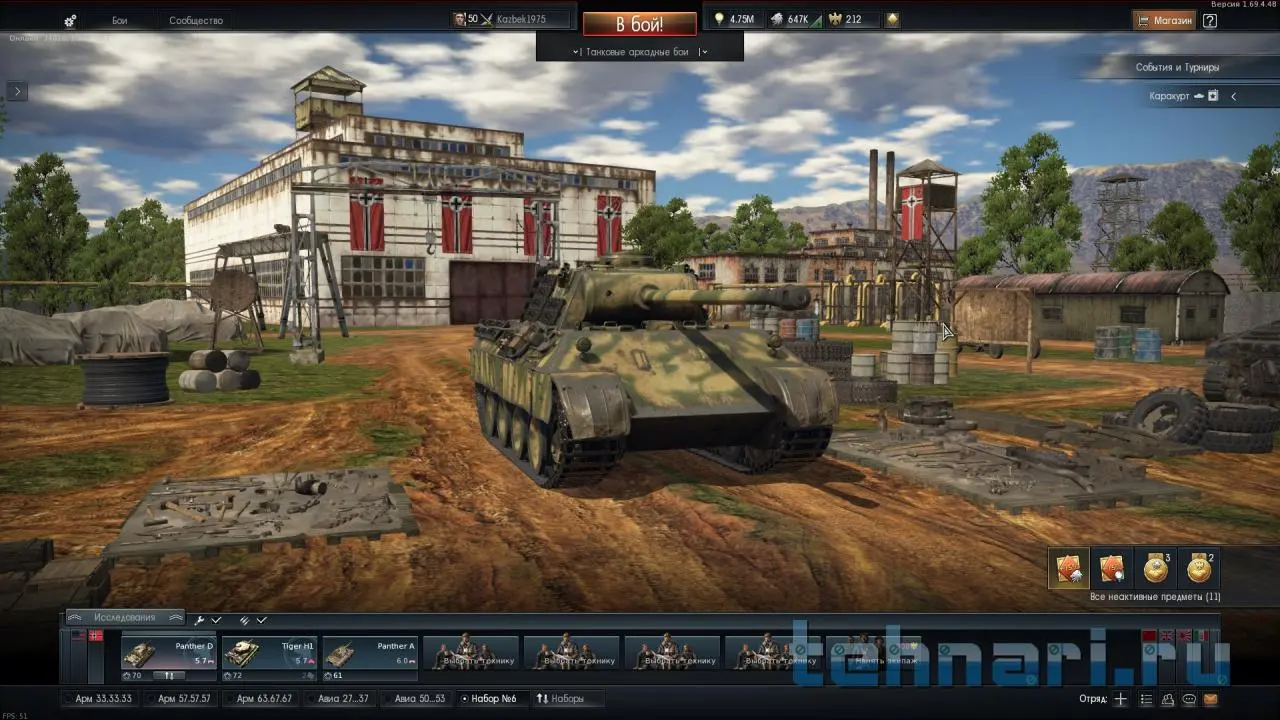Open the Наборы presets list
Viewport: 1280px width, 720px height.
tap(561, 698)
